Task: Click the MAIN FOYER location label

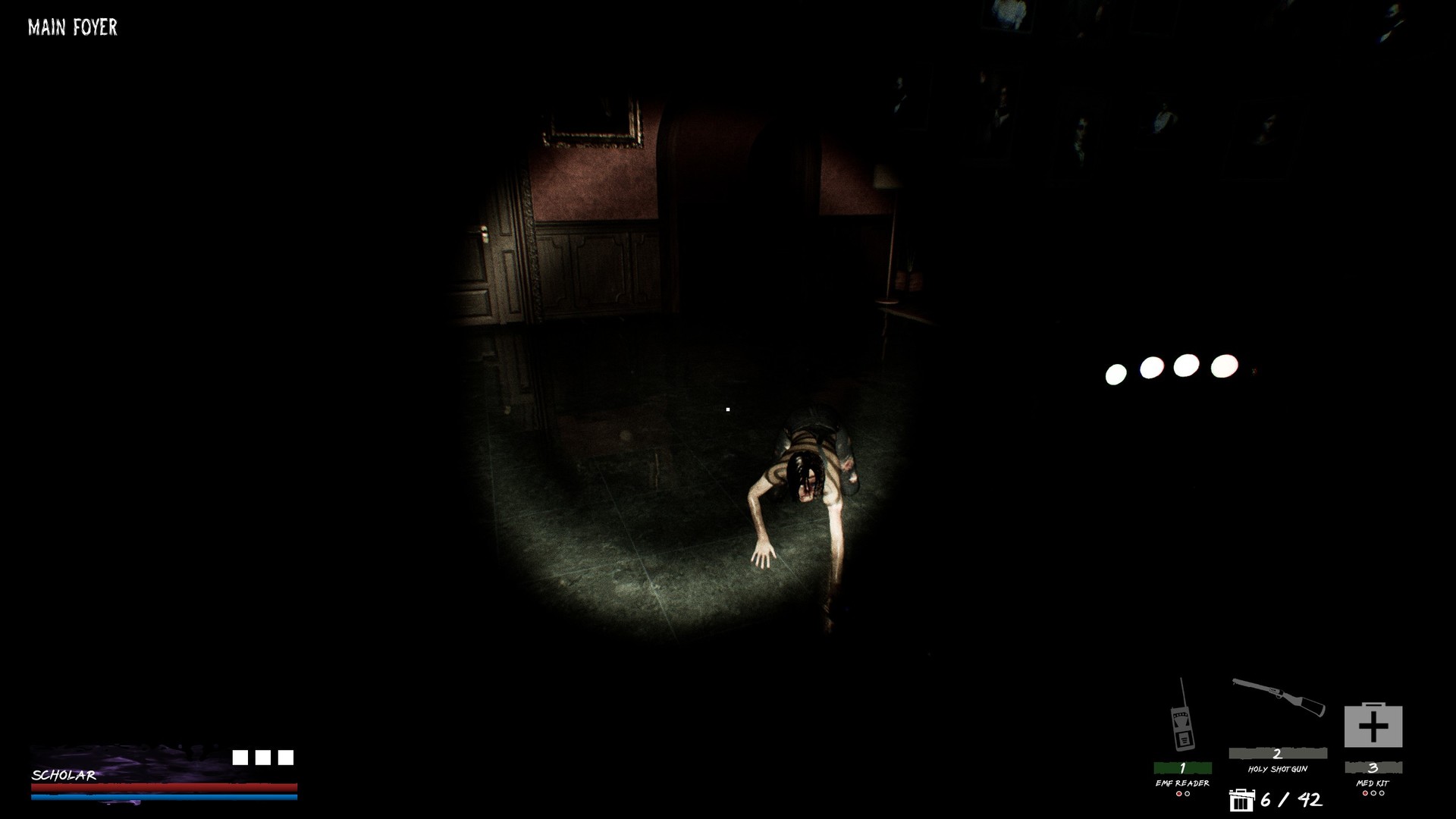Action: (71, 27)
